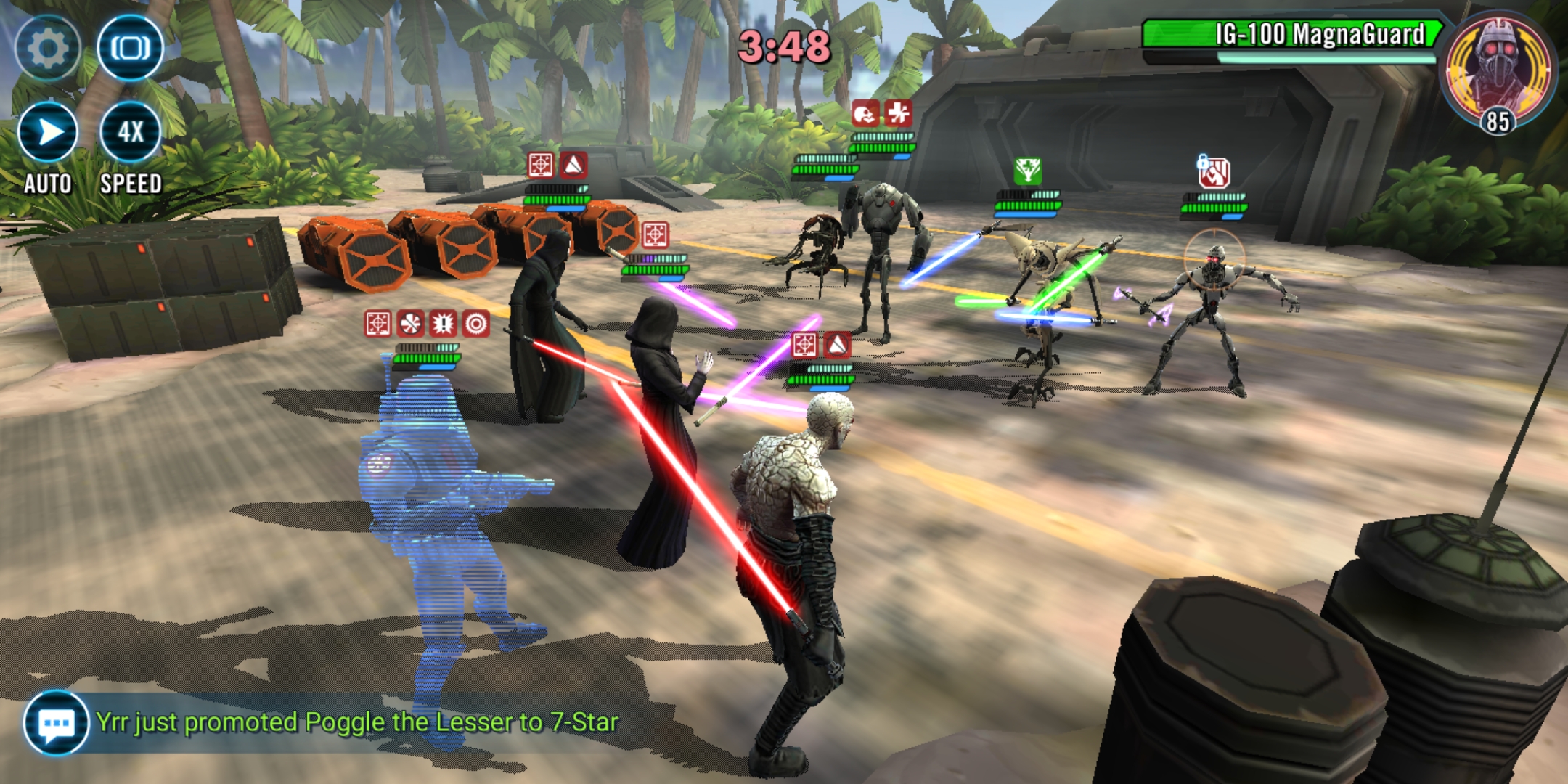Open the guild chat bubble
Screen dimensions: 1568x784
56,723
